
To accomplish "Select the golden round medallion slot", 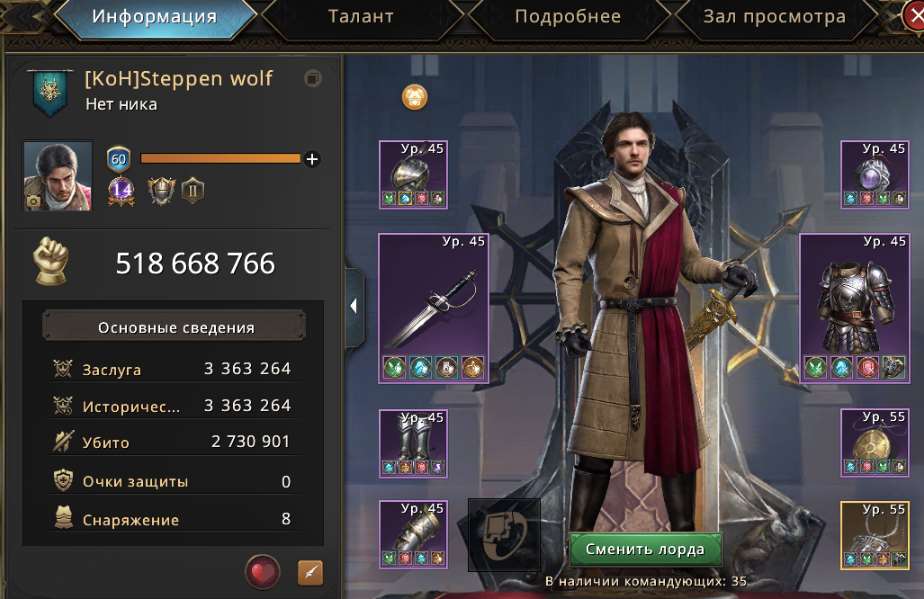I will coord(874,442).
